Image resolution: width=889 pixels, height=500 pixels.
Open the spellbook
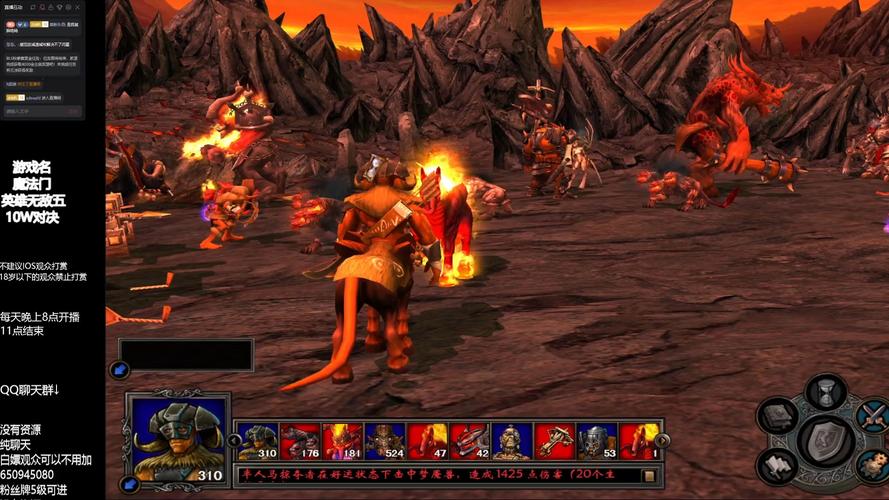tap(777, 416)
